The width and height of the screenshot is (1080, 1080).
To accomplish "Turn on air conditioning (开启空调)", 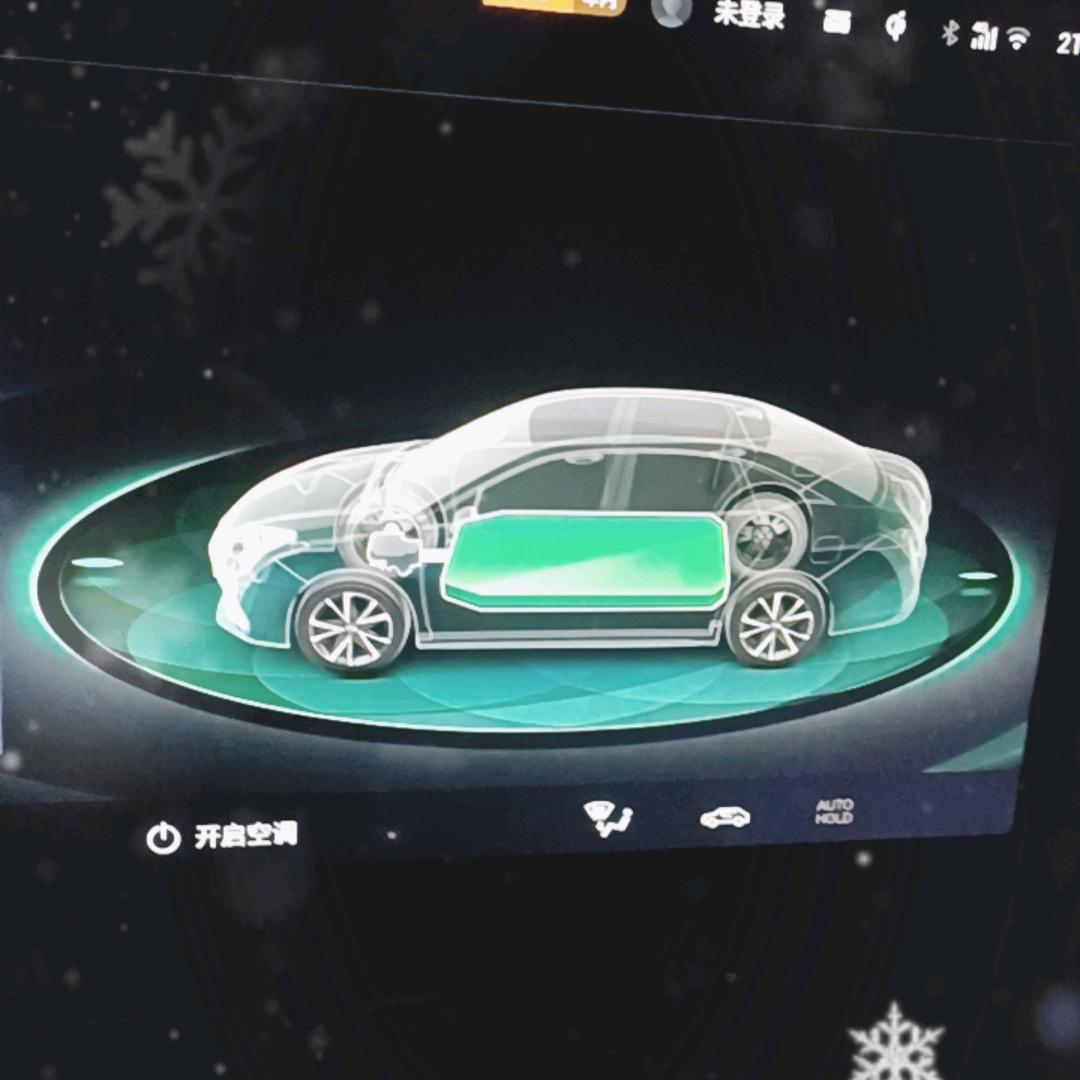I will tap(222, 837).
